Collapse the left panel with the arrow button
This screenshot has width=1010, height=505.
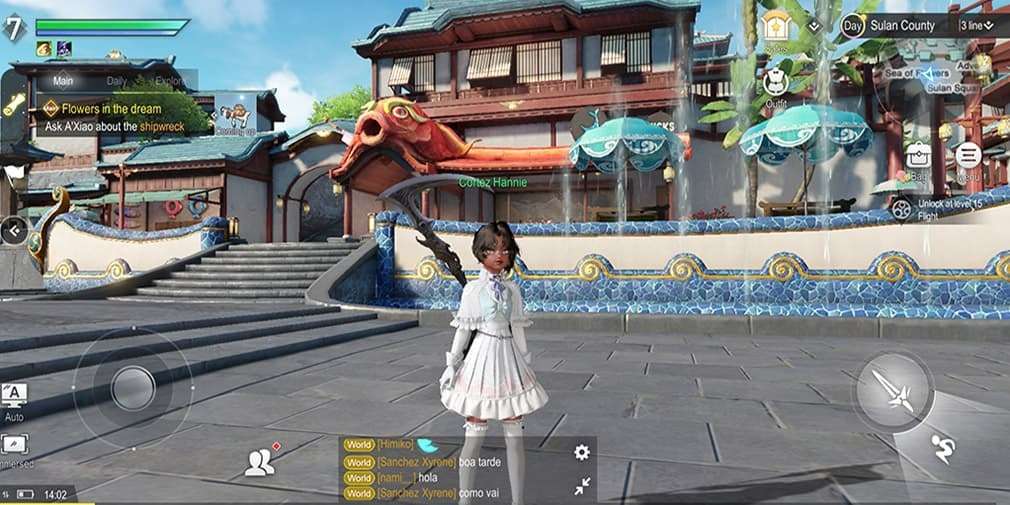point(14,231)
